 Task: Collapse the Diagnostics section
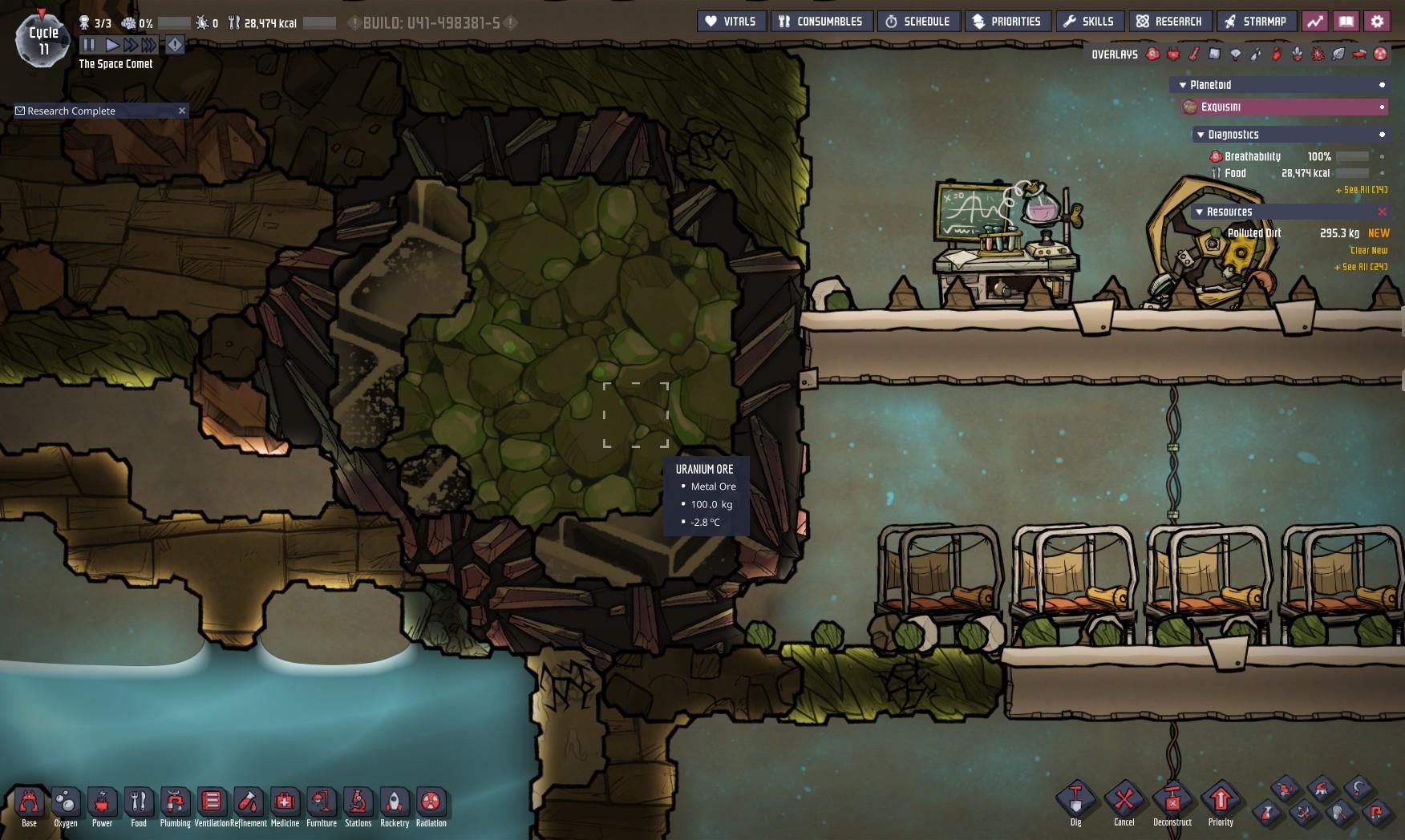click(x=1201, y=135)
